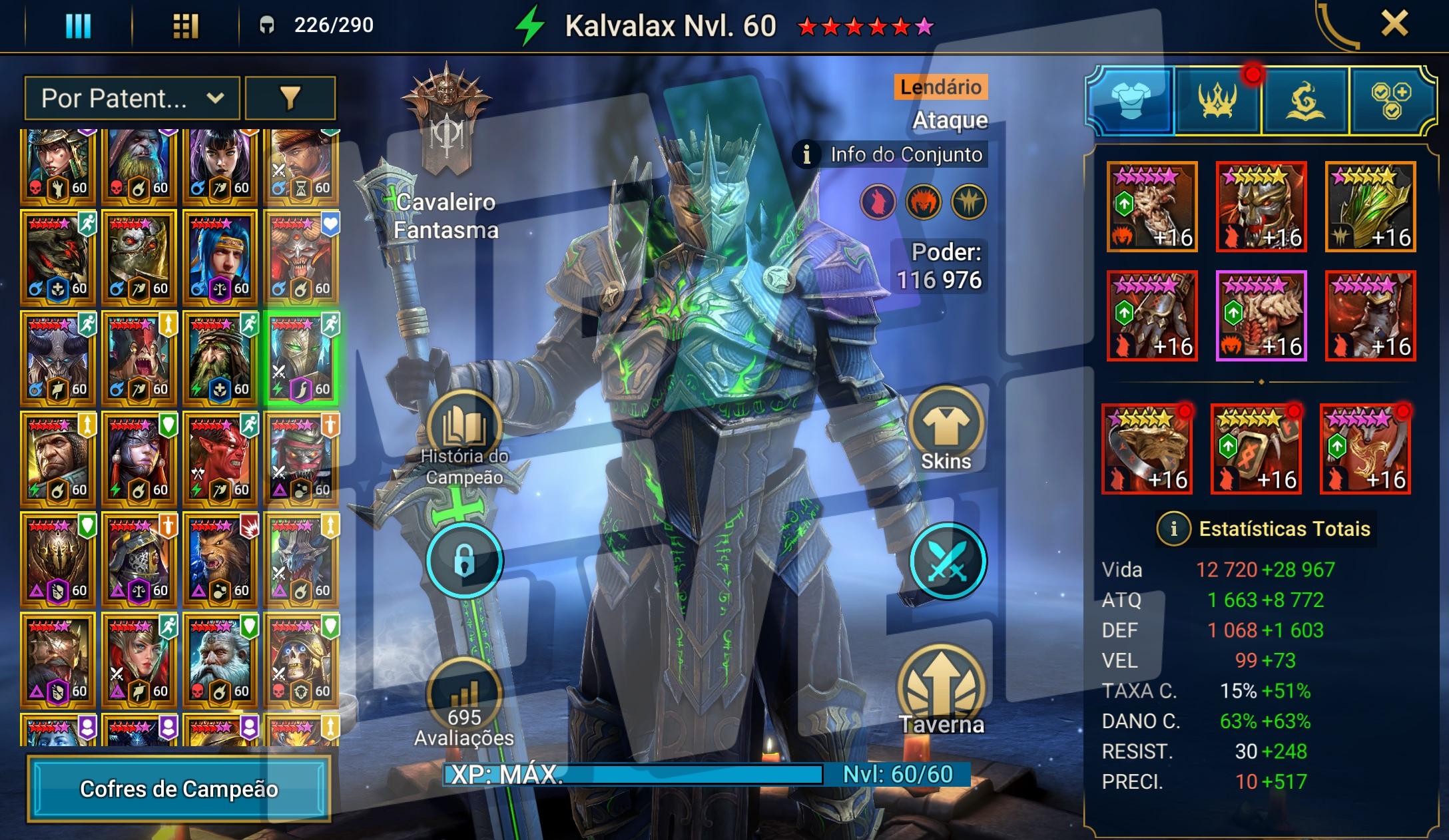Toggle the champion lock padlock button
This screenshot has height=840, width=1449.
(x=464, y=560)
